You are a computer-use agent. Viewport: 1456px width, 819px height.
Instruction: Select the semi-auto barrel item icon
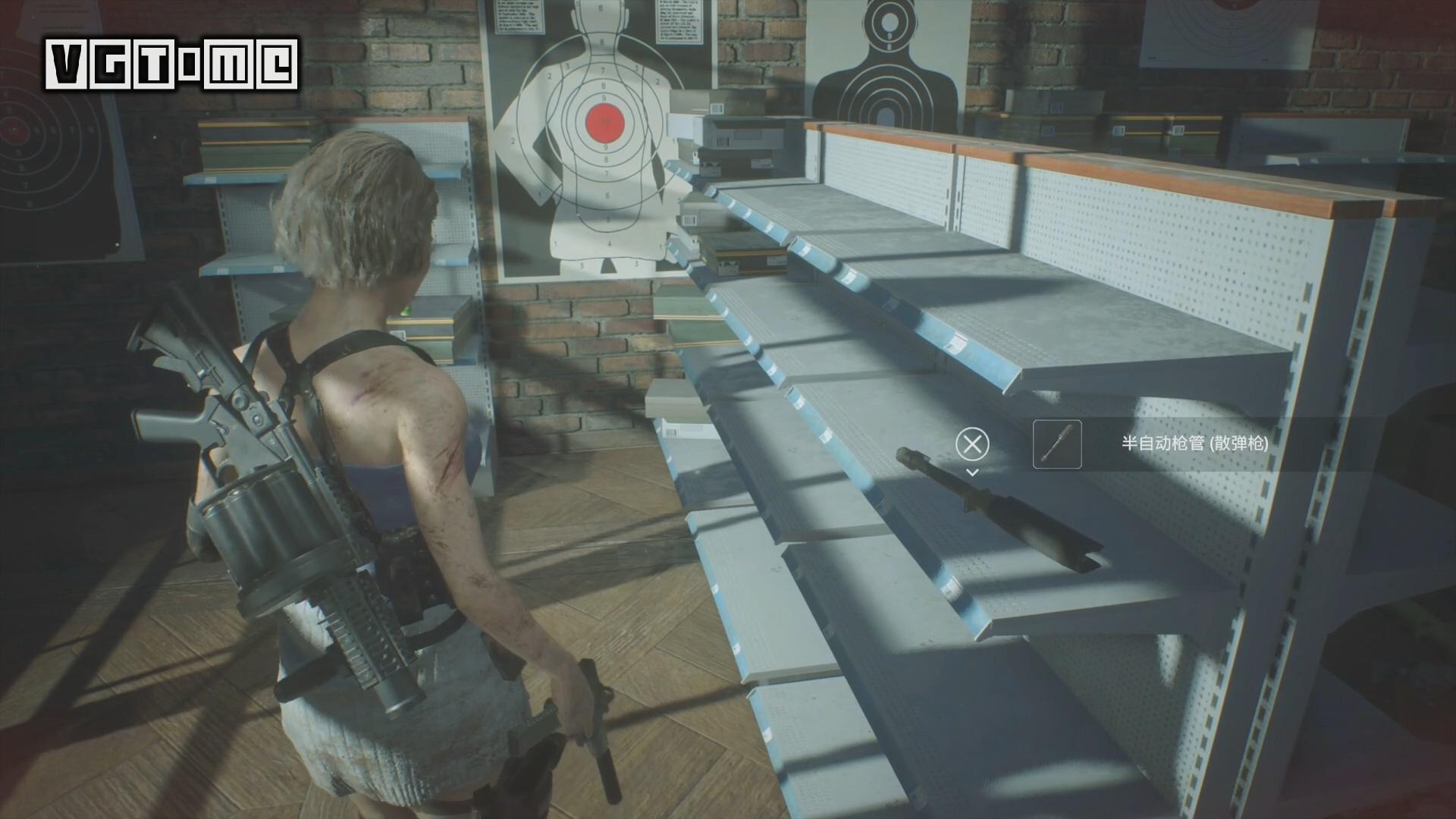pos(1056,444)
